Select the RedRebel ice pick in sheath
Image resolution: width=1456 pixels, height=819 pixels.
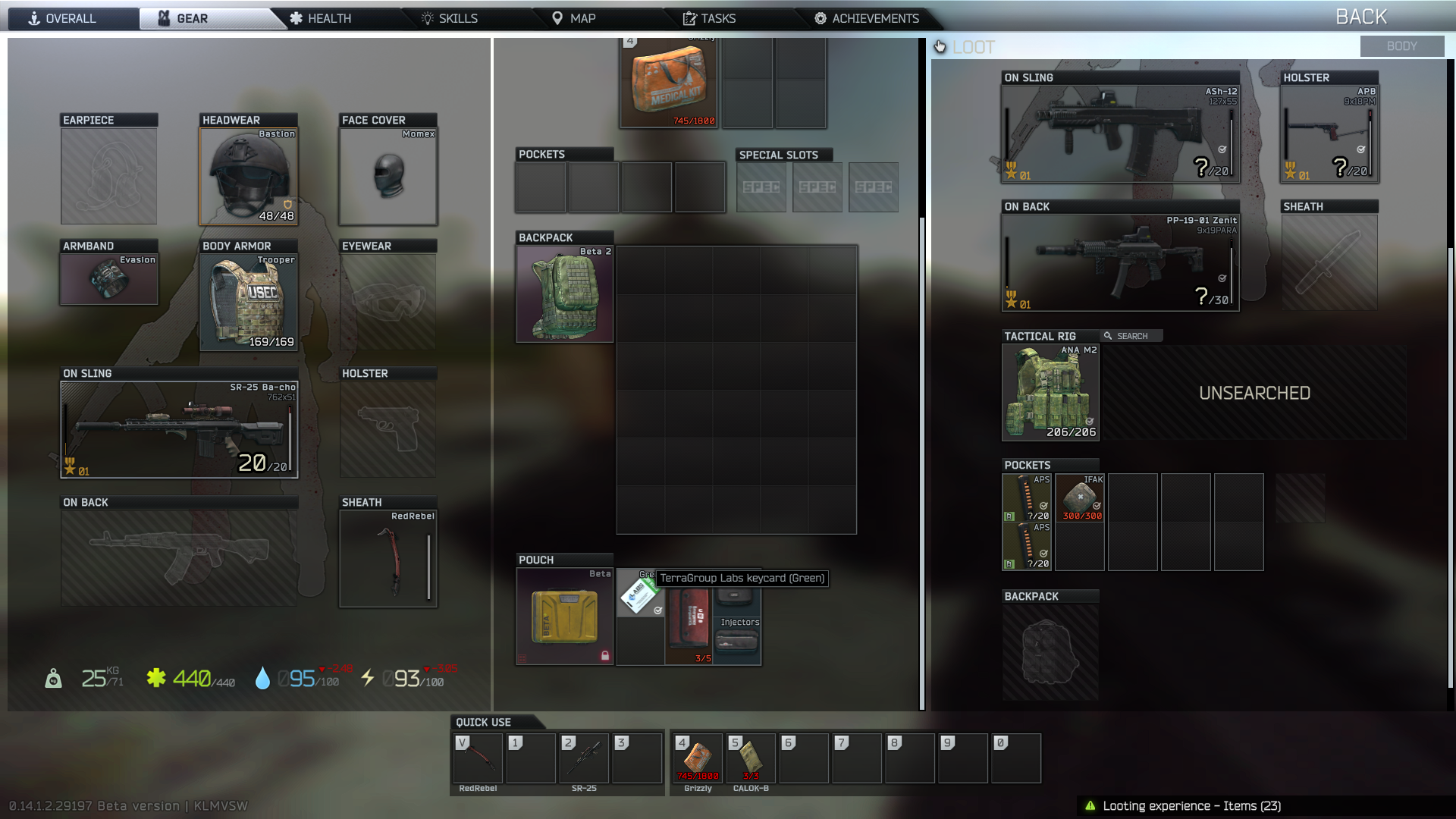(388, 559)
